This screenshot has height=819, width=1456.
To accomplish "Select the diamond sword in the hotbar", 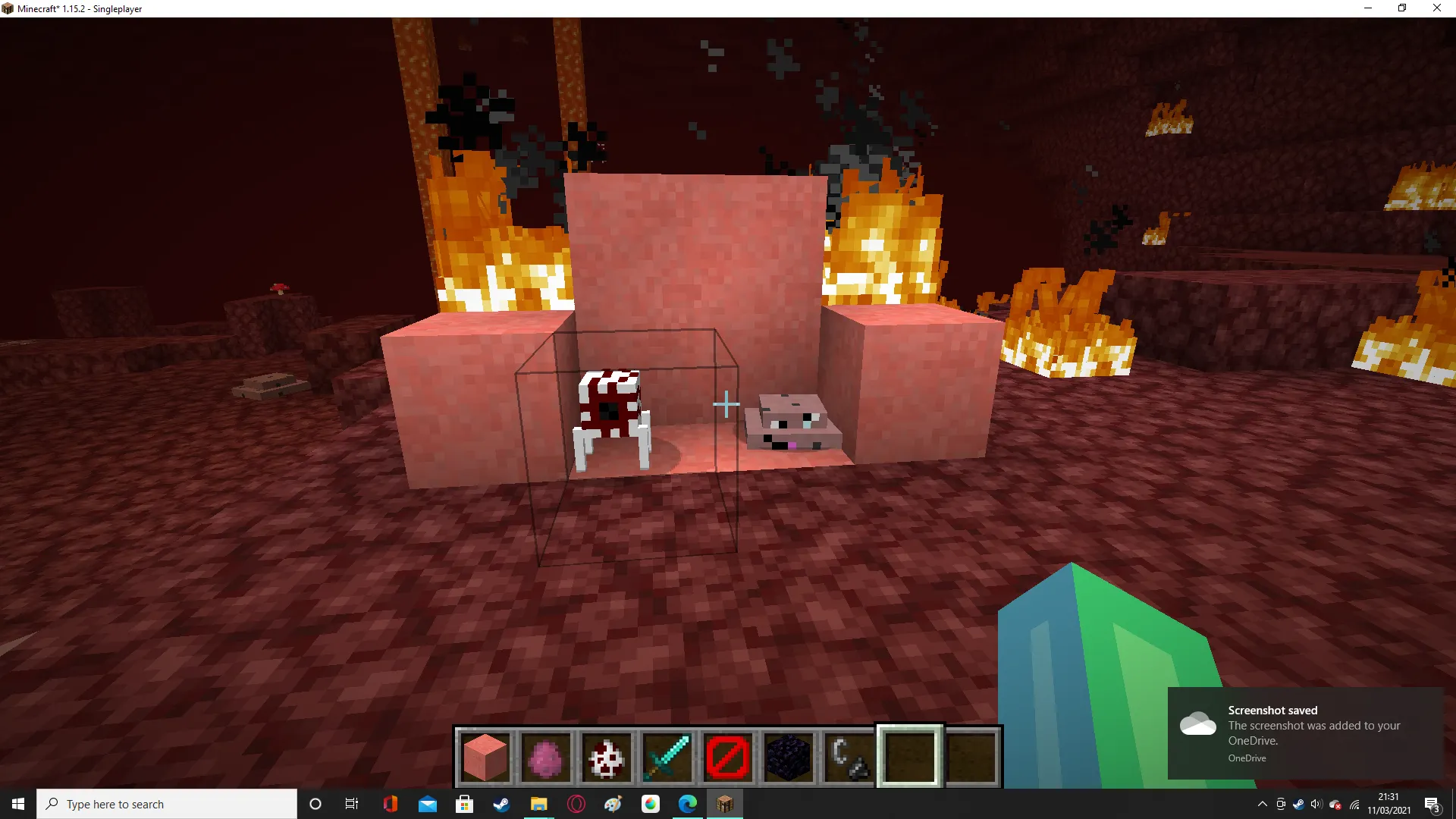I will pyautogui.click(x=667, y=755).
